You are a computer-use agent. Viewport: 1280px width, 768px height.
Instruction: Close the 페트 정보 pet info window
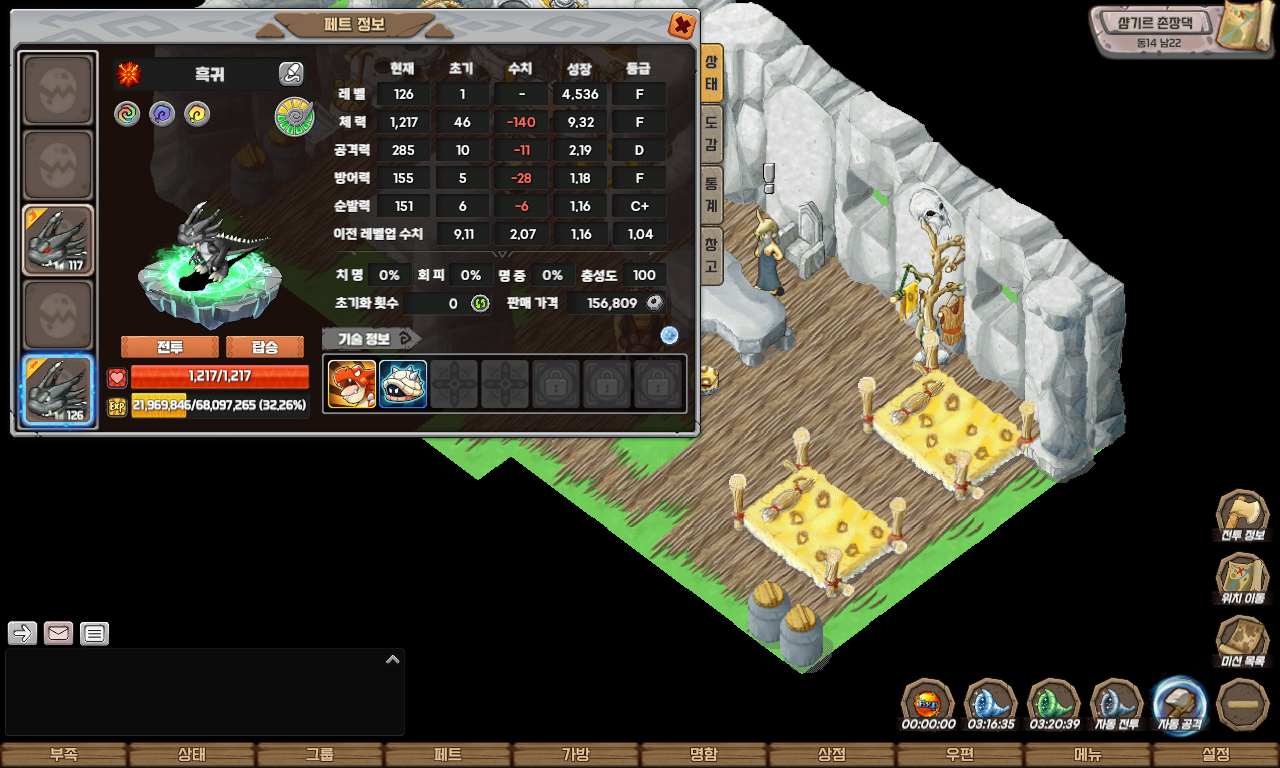tap(681, 25)
